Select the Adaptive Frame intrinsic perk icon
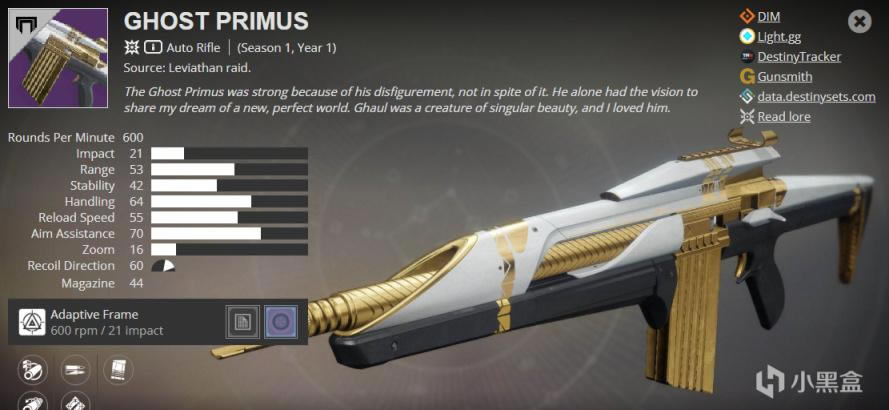This screenshot has height=410, width=889. (x=32, y=321)
